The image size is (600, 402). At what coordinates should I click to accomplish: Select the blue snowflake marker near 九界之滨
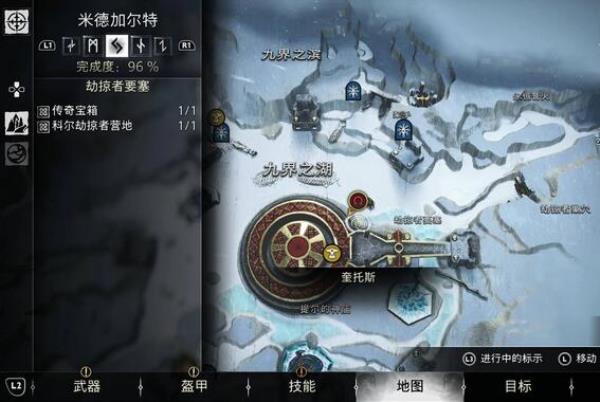pos(353,90)
